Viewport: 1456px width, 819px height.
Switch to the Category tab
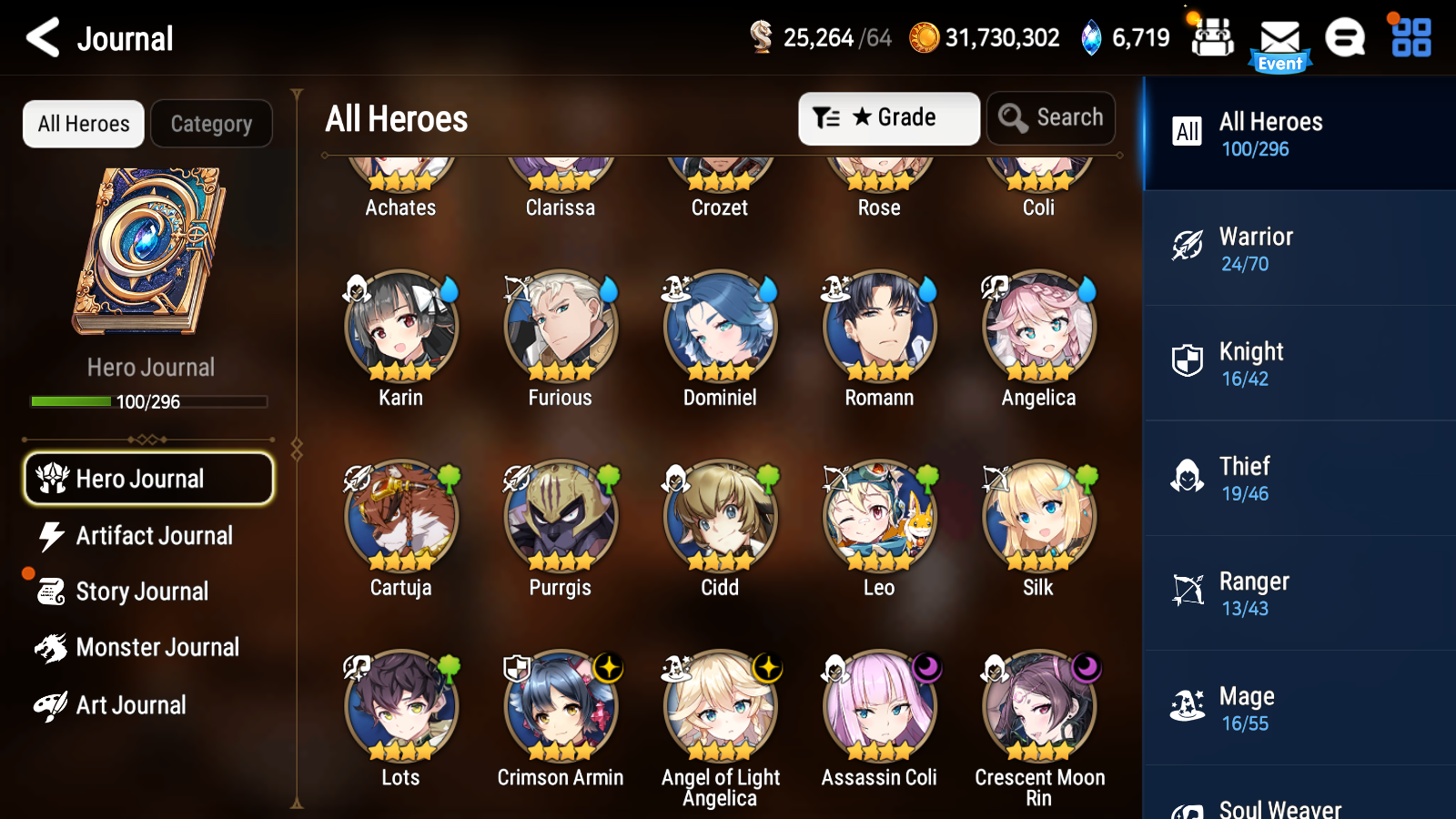(211, 123)
